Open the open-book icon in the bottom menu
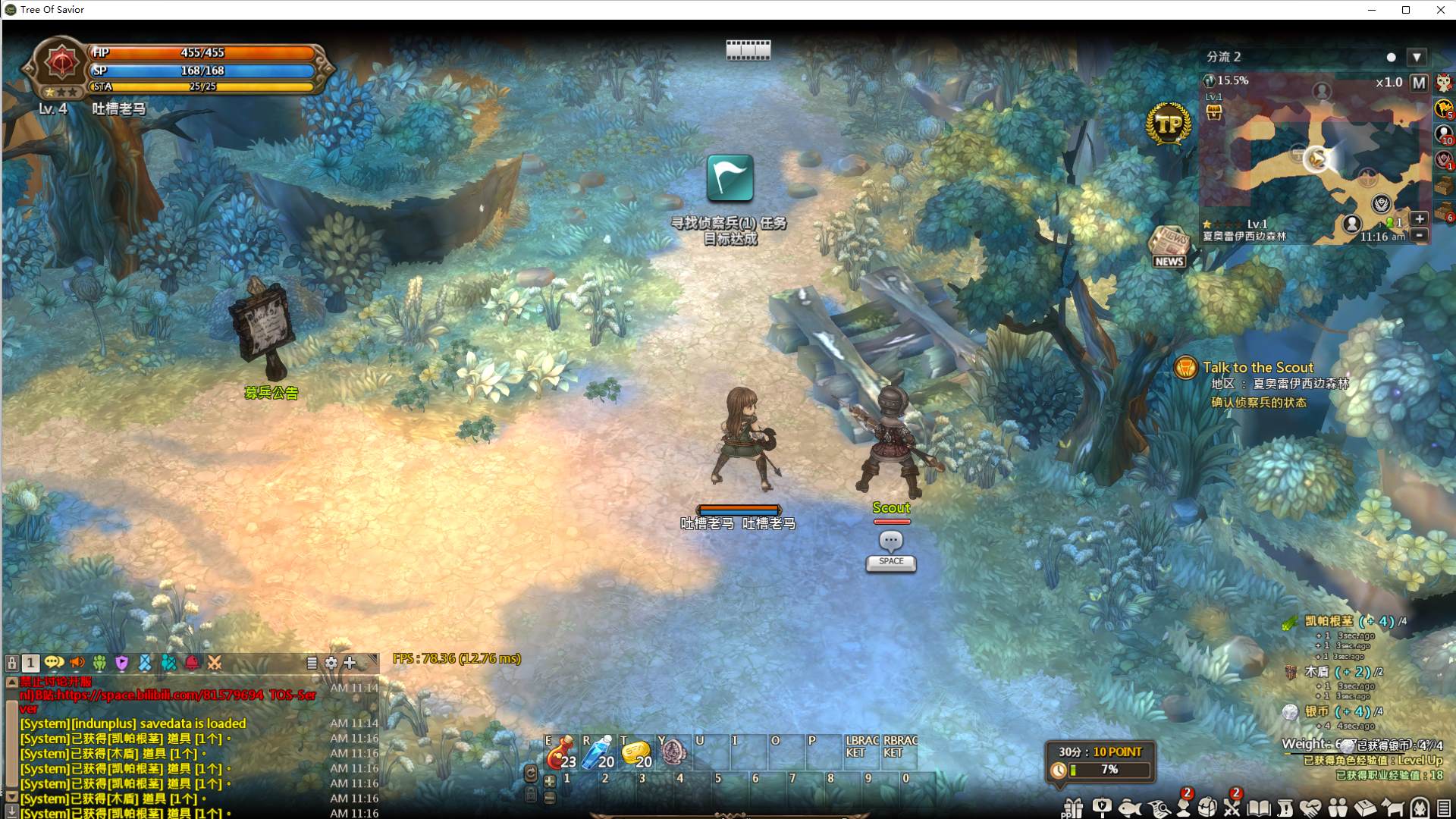 [1259, 808]
